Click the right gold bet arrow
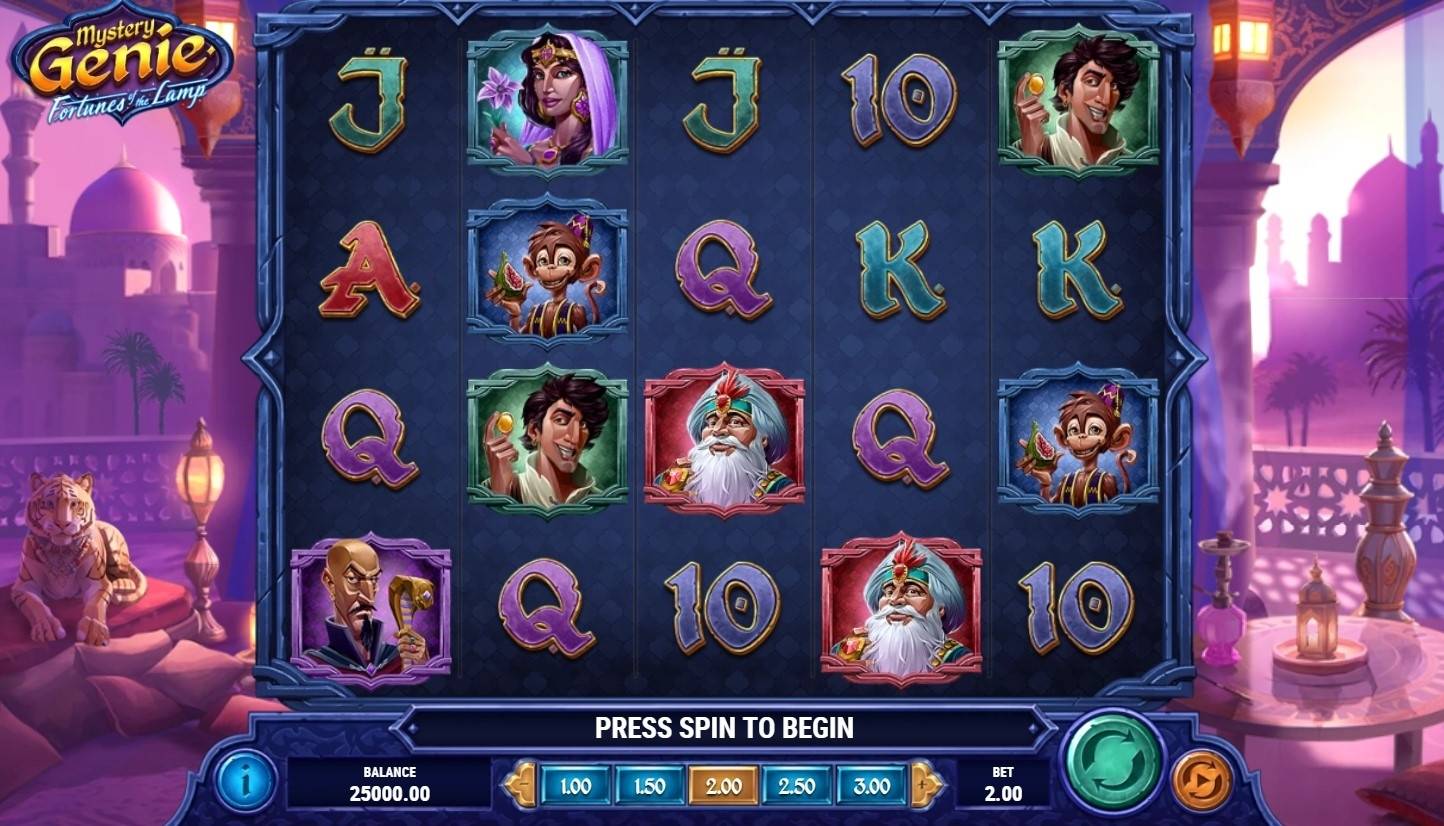 click(x=926, y=785)
